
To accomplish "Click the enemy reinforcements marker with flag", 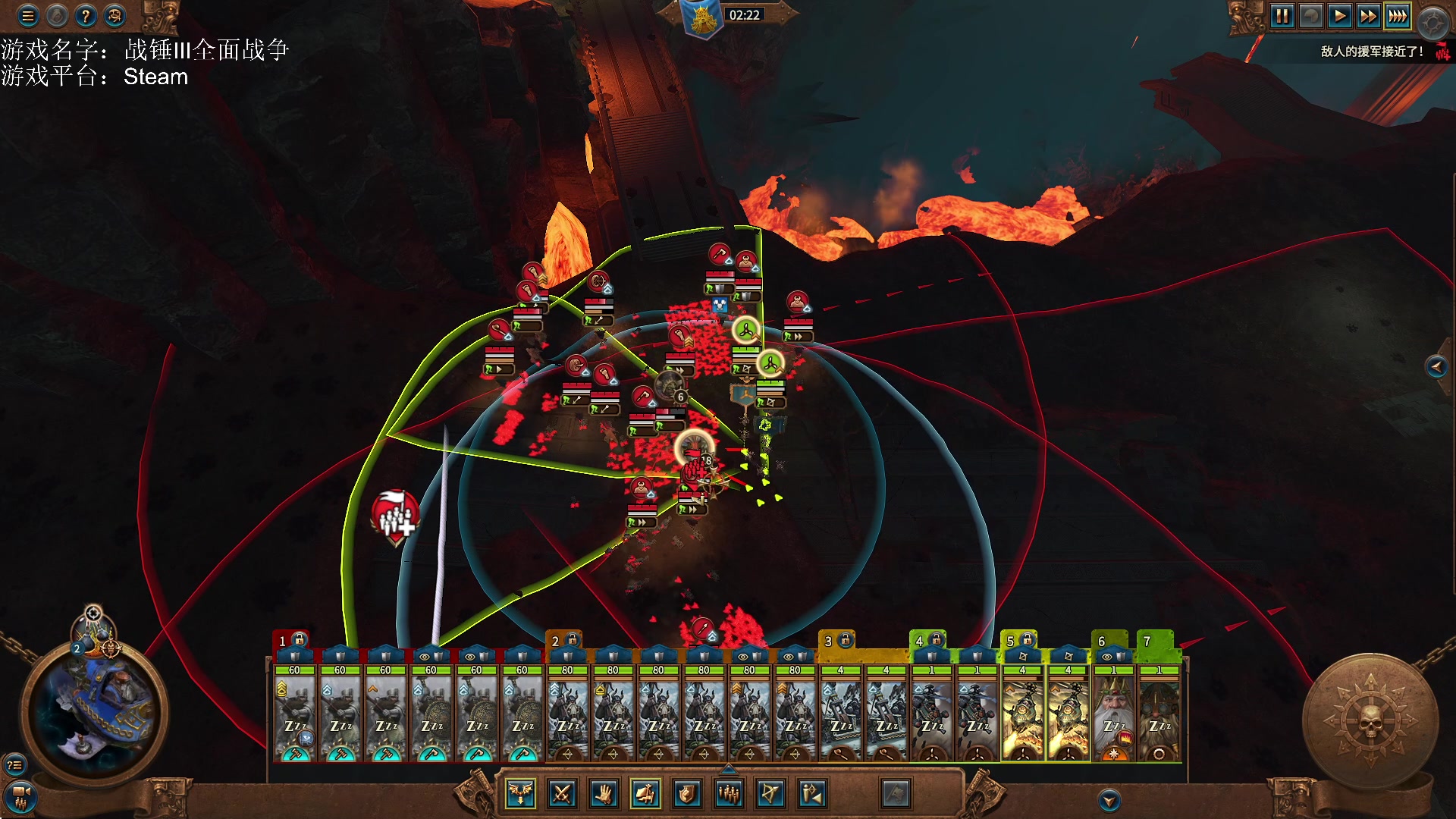I will [395, 516].
